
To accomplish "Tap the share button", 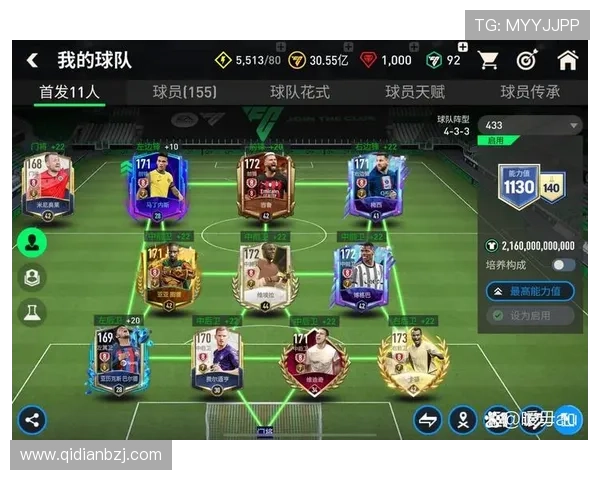I will pyautogui.click(x=32, y=418).
